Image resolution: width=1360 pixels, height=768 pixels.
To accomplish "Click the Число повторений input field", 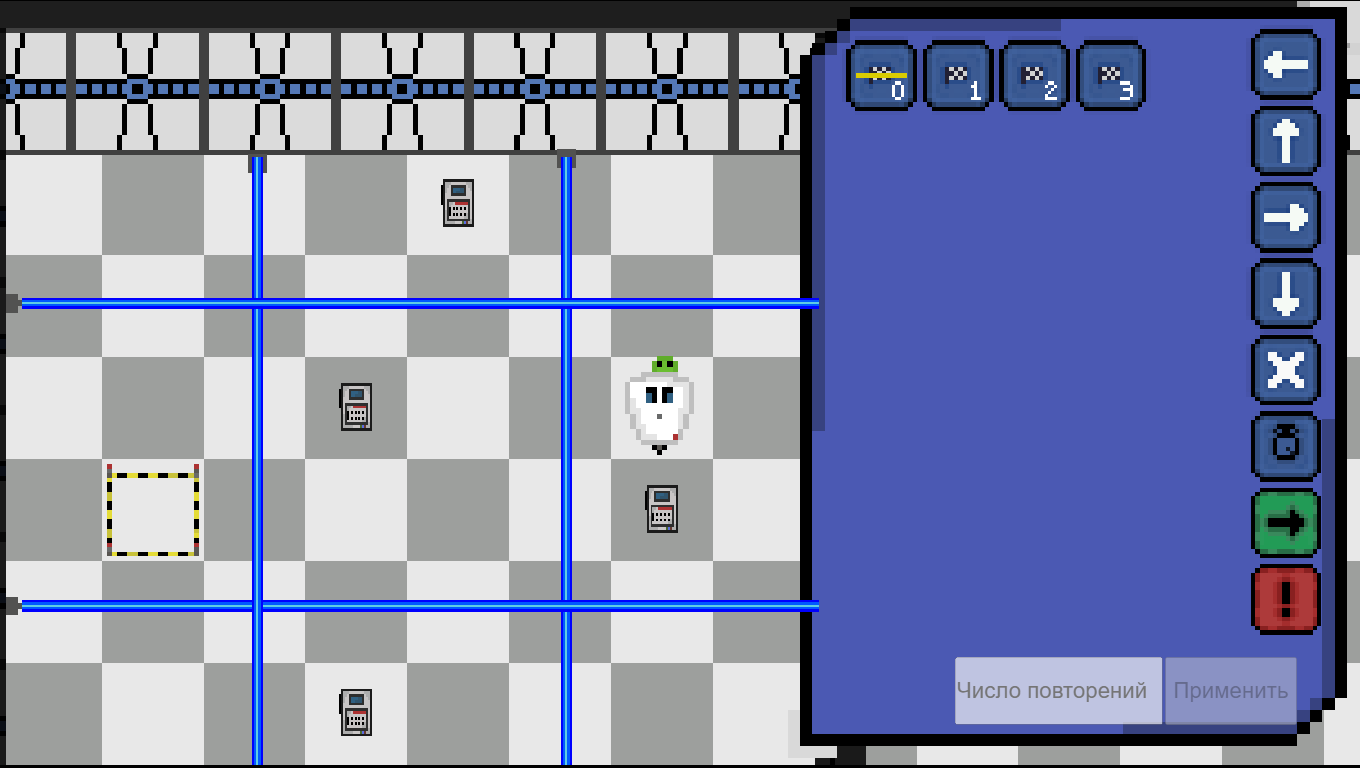I will 1056,690.
